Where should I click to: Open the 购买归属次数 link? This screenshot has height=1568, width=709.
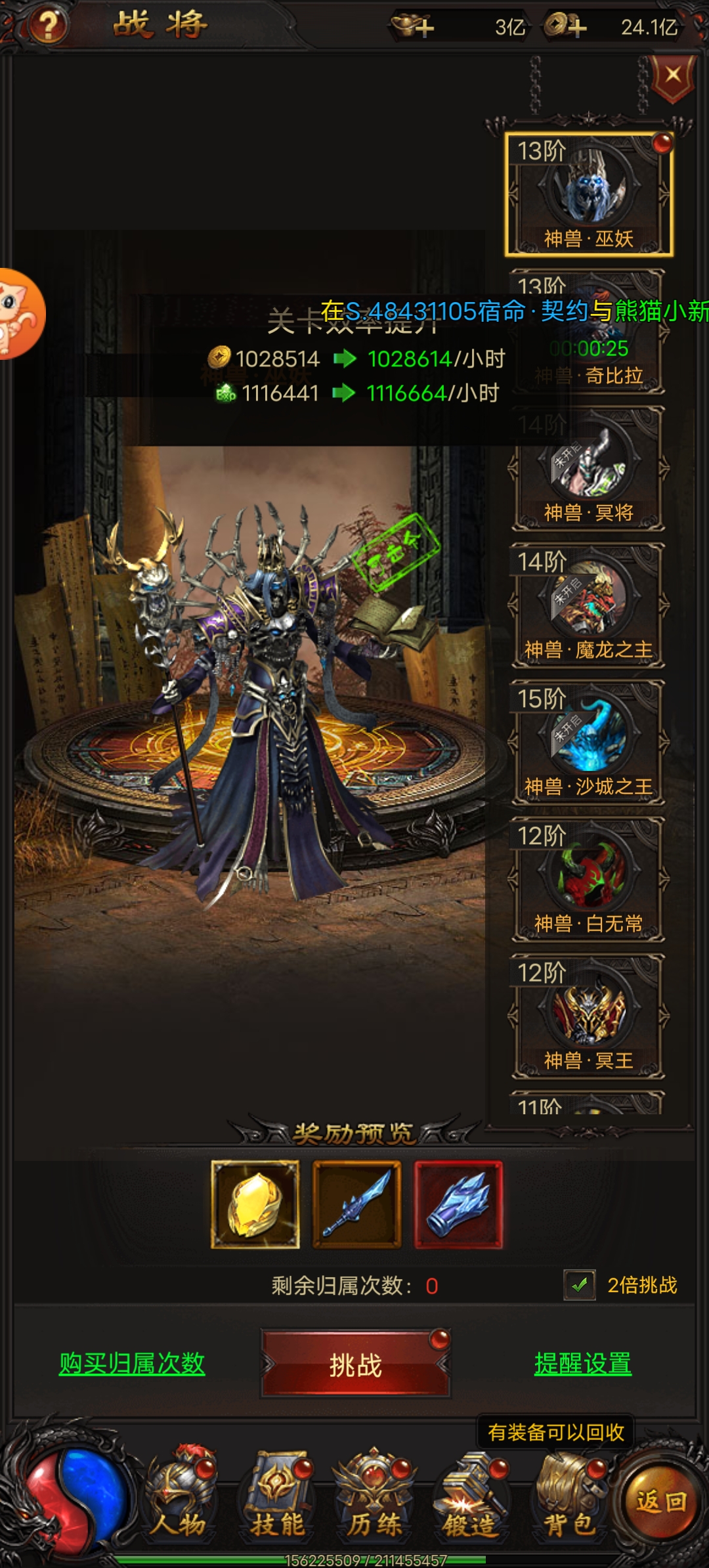click(x=132, y=1364)
